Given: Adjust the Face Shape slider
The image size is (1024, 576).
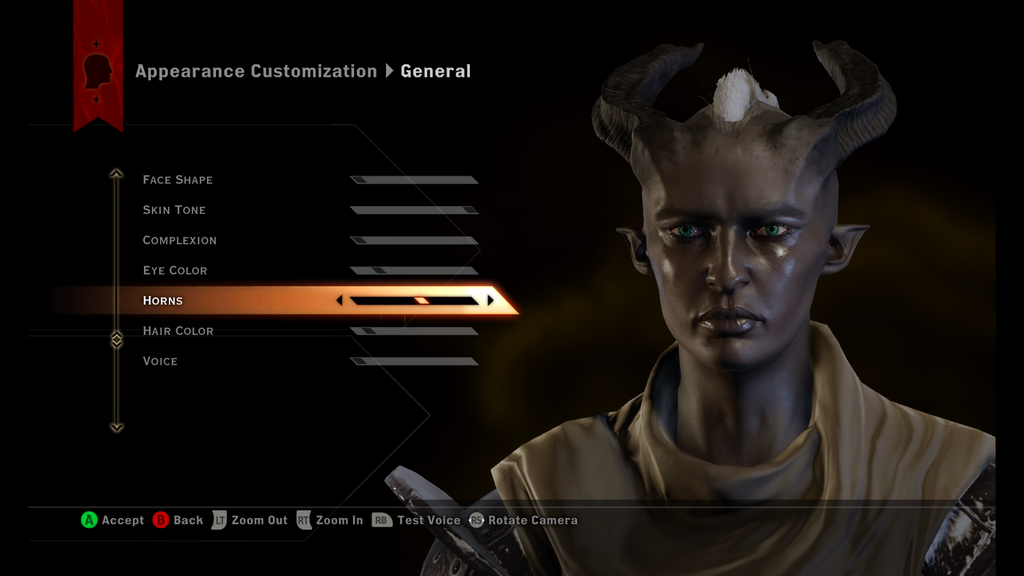Looking at the screenshot, I should [x=414, y=180].
